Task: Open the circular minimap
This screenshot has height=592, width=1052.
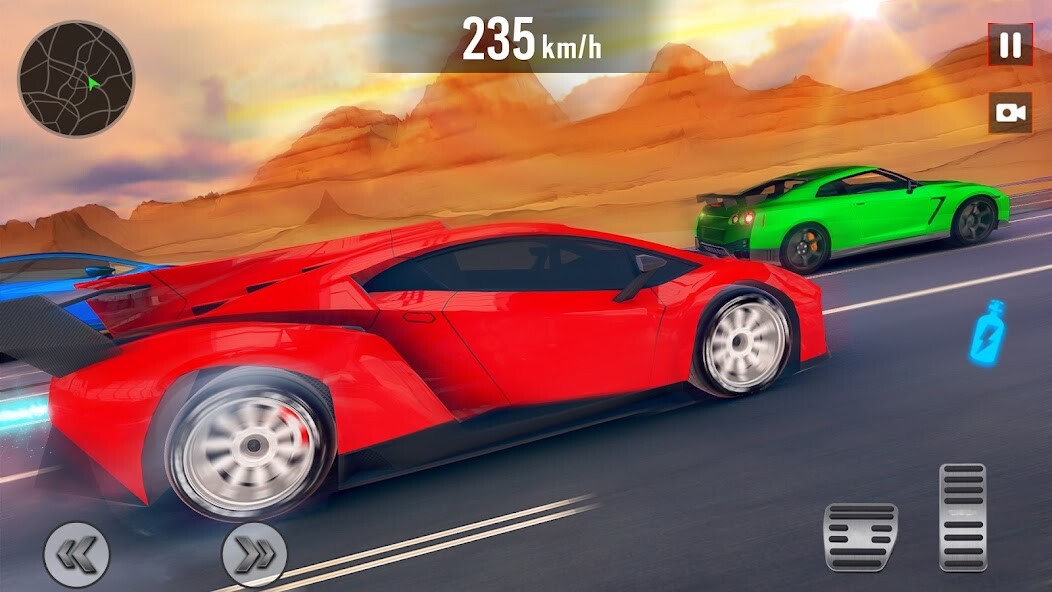Action: pyautogui.click(x=76, y=79)
